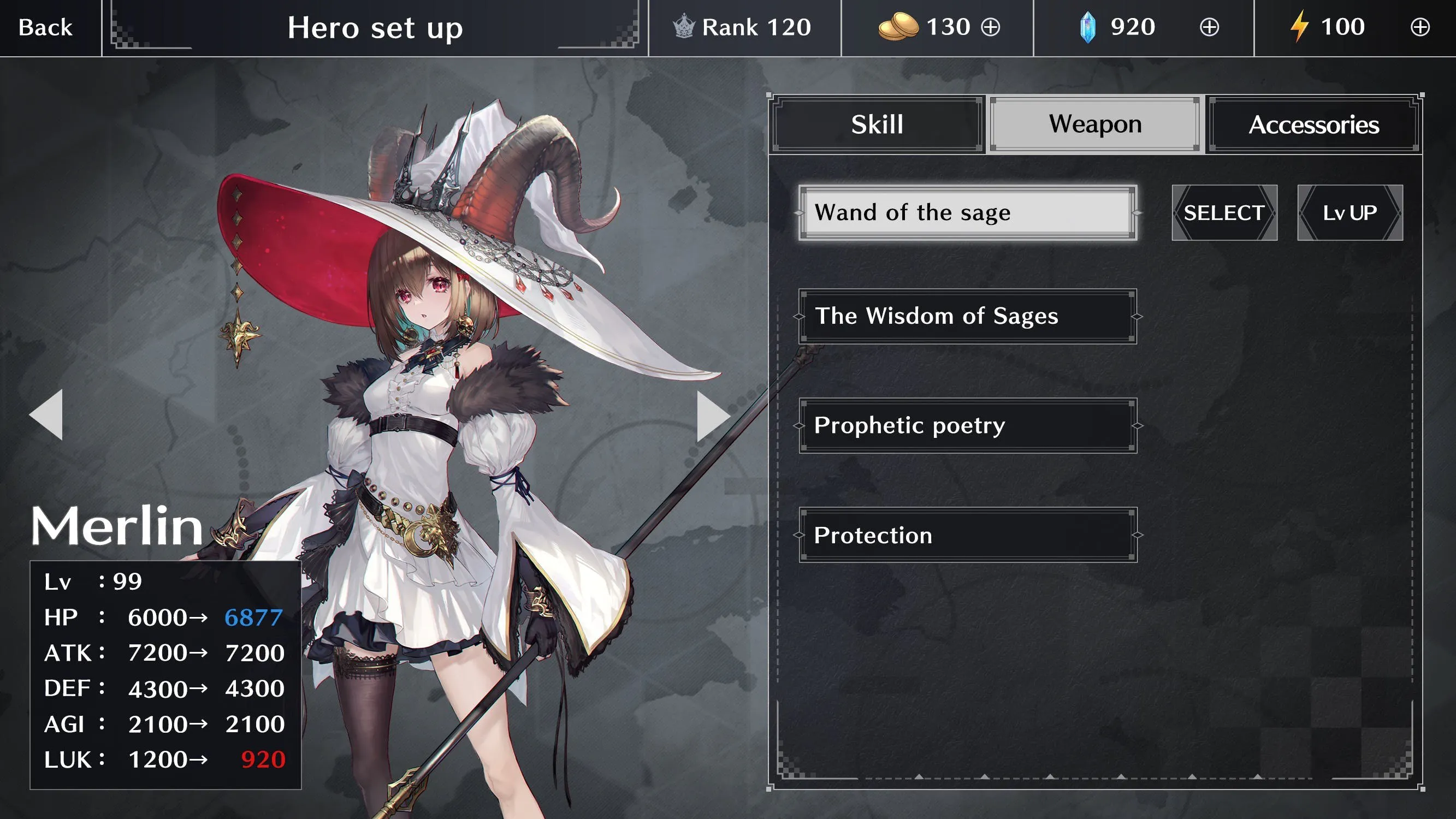This screenshot has height=819, width=1456.
Task: Show the Accessories tab
Action: click(1313, 124)
